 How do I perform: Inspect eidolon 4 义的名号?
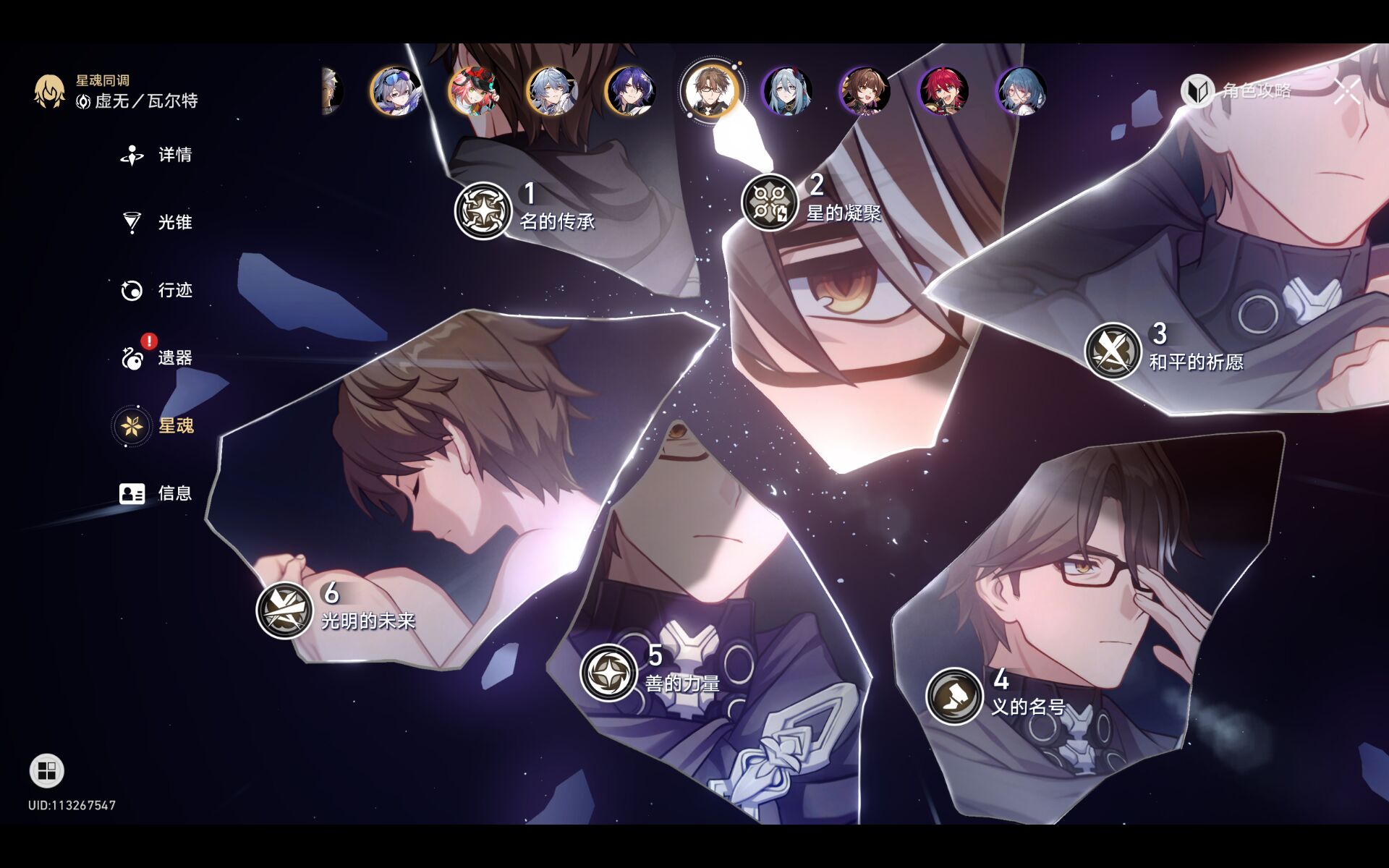pos(954,696)
